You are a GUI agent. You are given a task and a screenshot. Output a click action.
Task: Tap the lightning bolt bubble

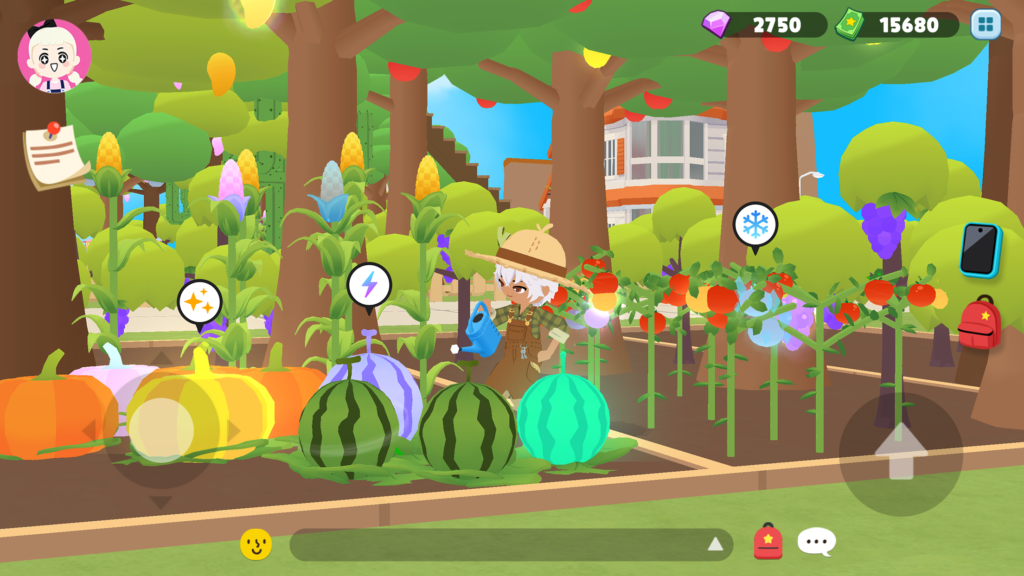click(369, 285)
